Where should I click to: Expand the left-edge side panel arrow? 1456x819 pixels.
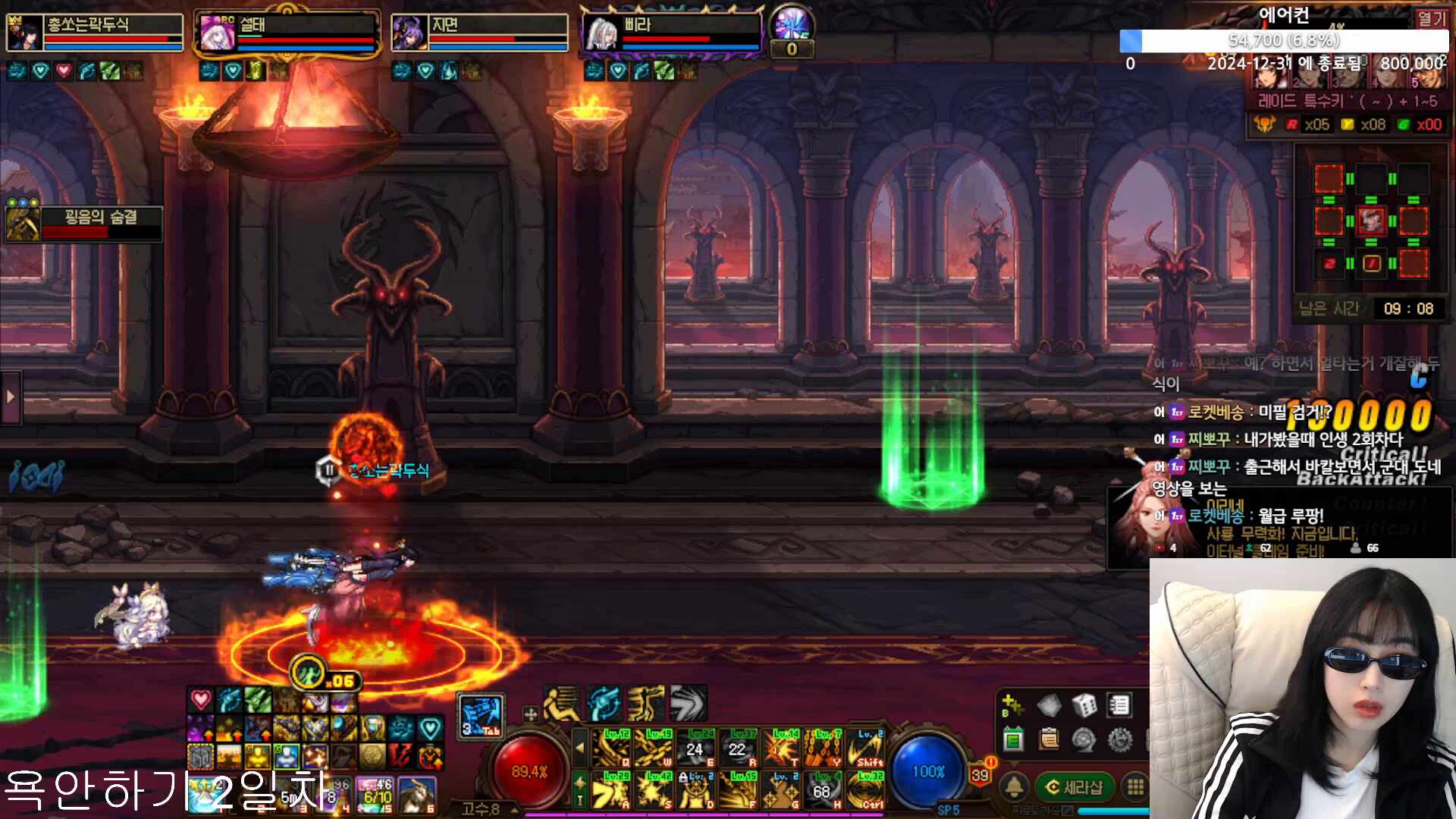point(11,397)
